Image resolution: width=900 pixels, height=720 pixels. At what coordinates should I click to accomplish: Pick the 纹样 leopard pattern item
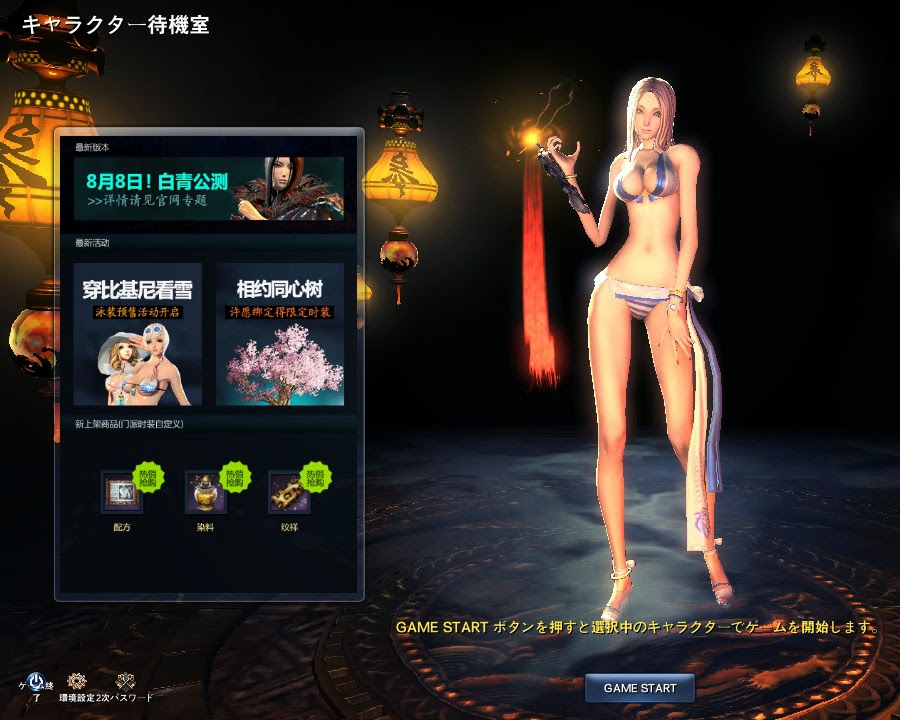pos(289,492)
